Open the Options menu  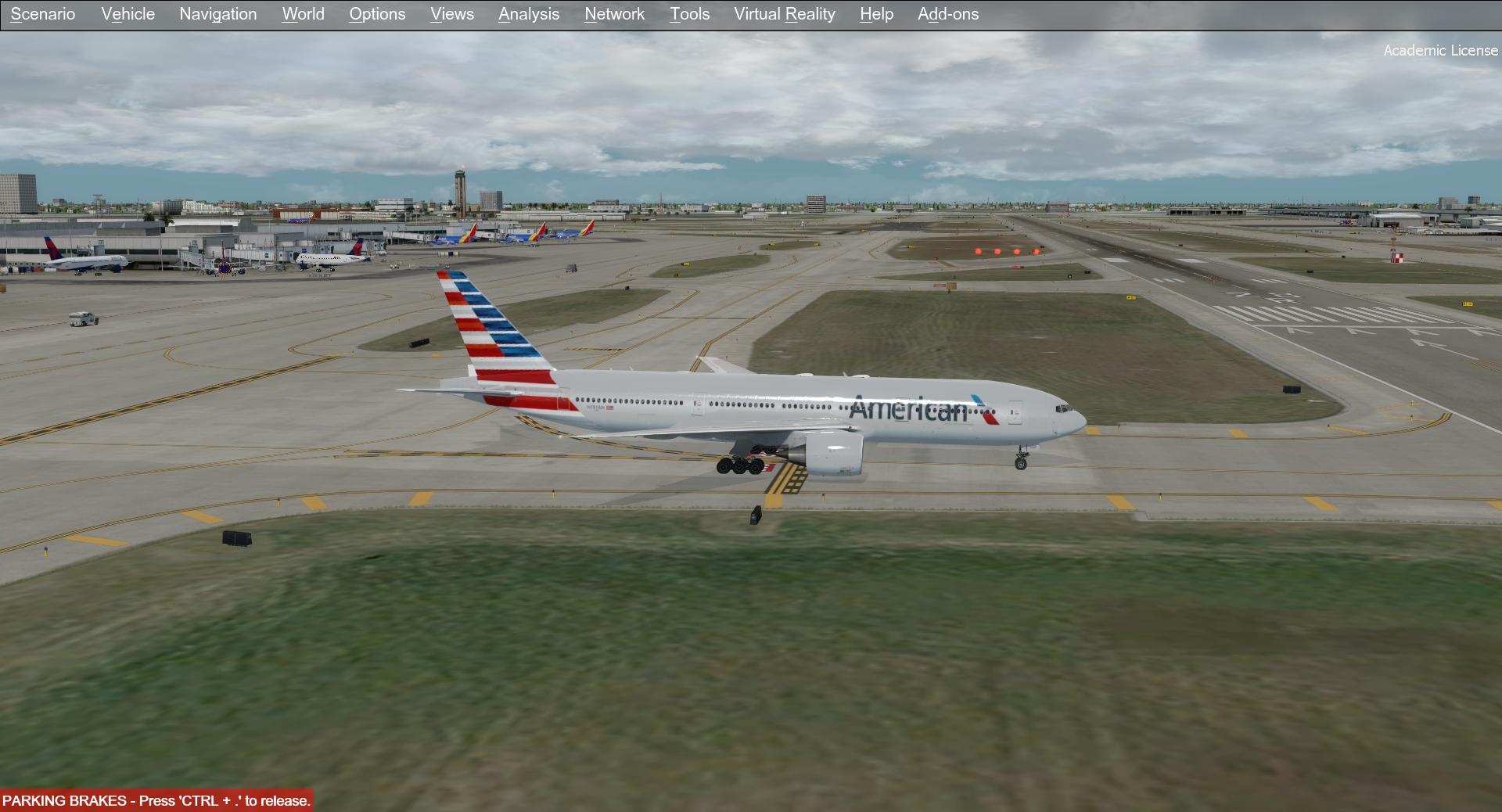377,14
